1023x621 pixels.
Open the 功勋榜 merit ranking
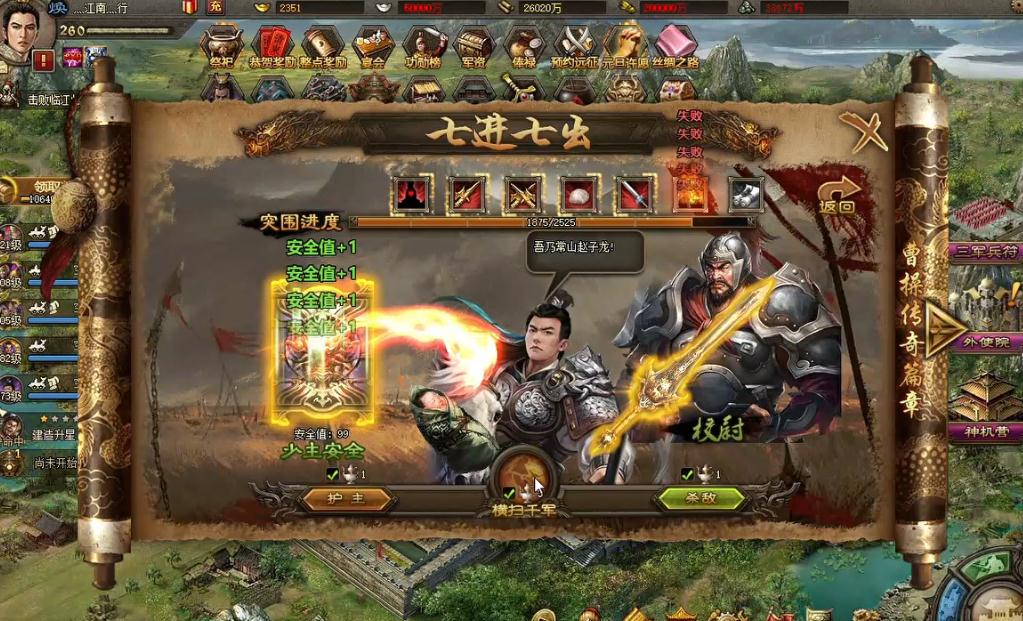coord(424,46)
